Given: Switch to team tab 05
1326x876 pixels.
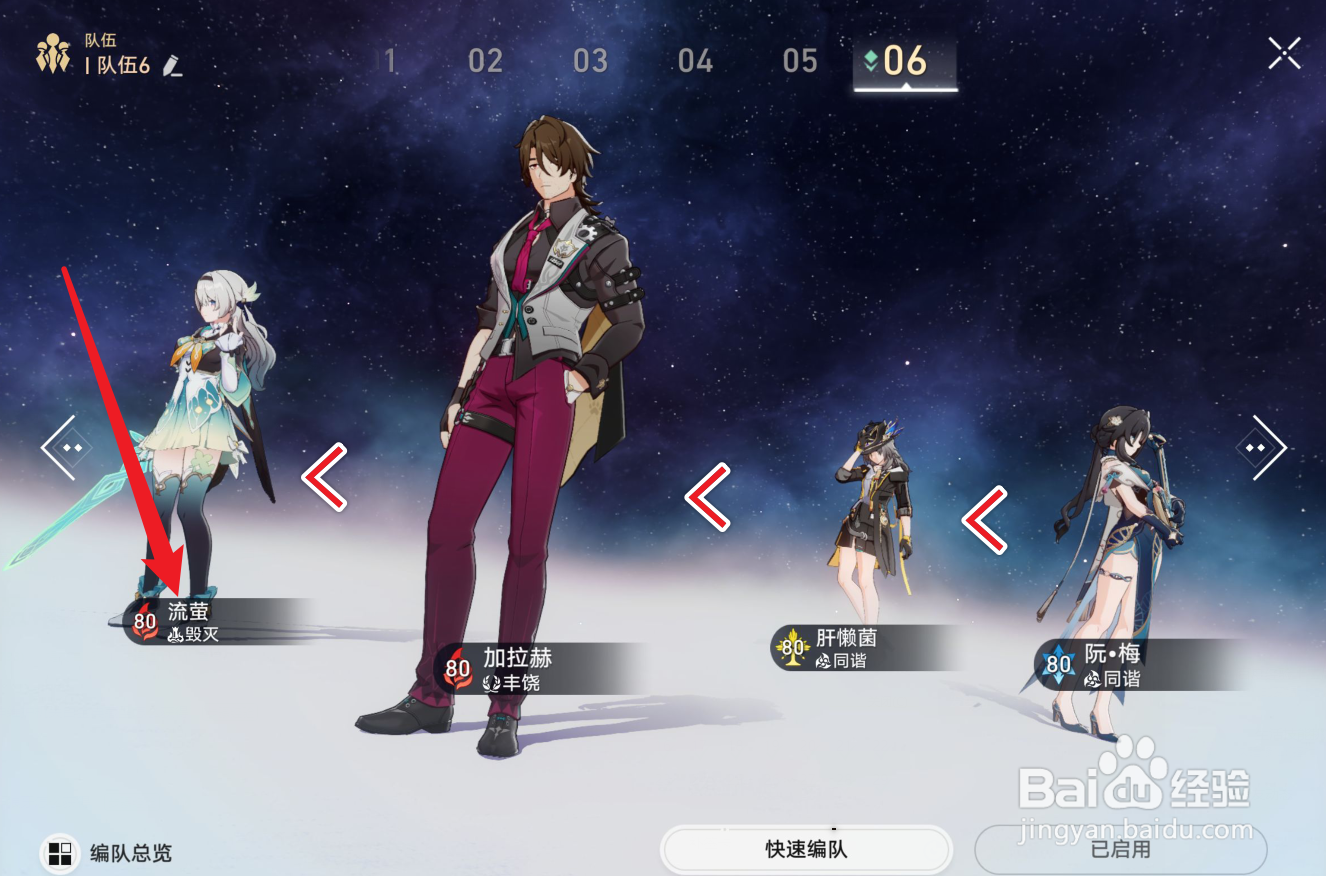Looking at the screenshot, I should tap(800, 61).
